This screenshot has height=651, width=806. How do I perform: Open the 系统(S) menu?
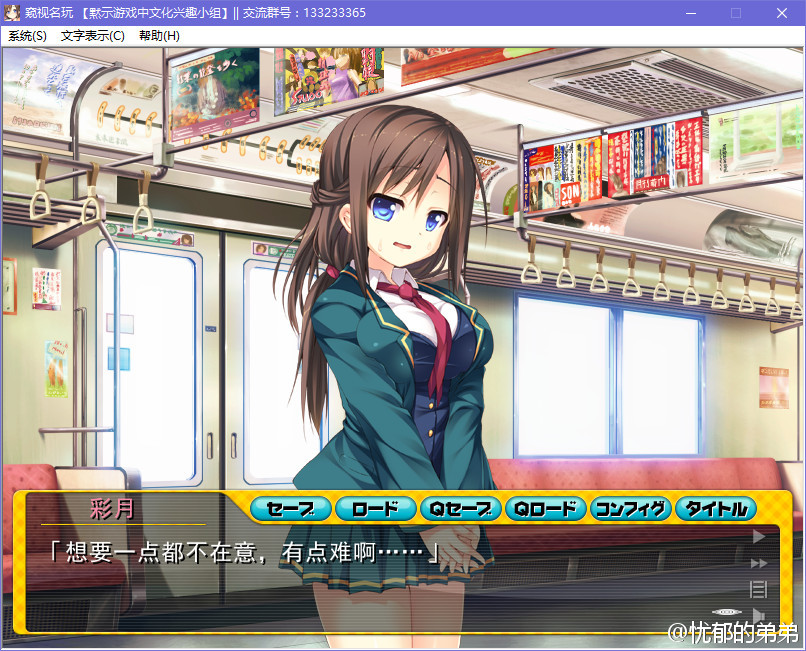tap(27, 36)
